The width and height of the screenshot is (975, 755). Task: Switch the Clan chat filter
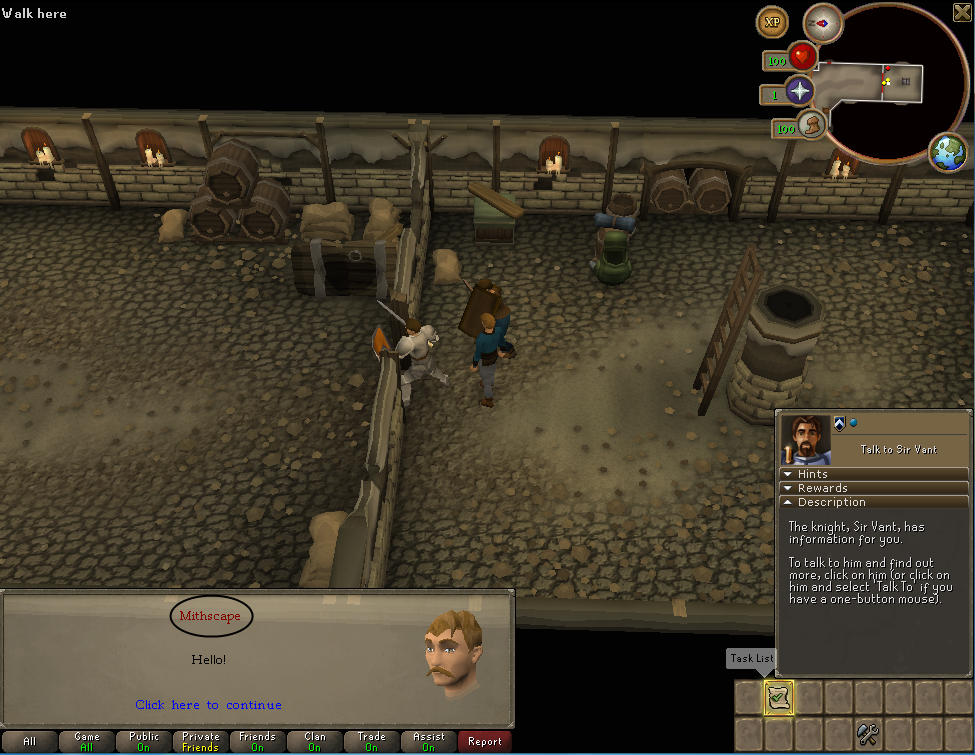click(315, 742)
